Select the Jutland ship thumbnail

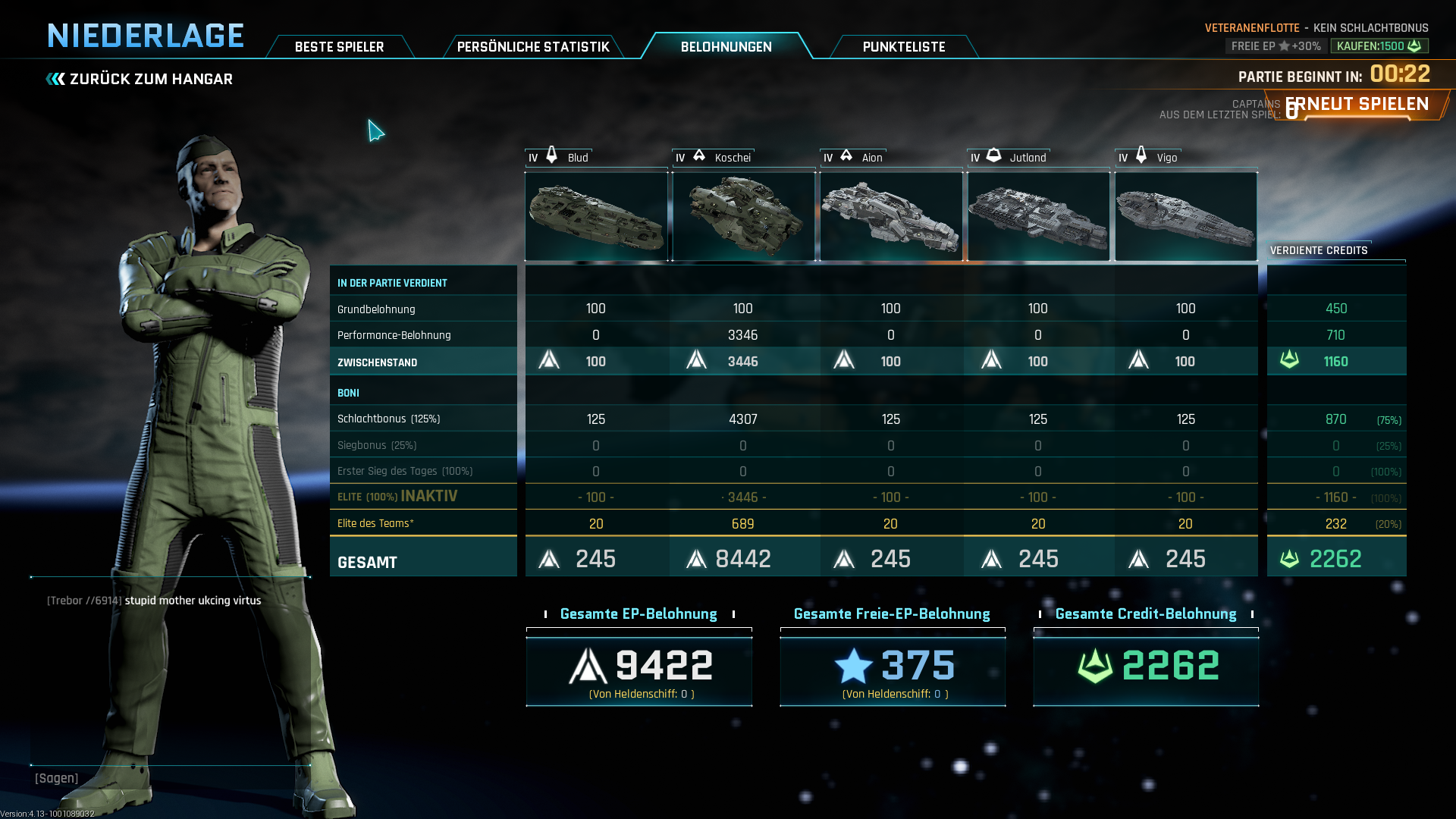click(1038, 216)
